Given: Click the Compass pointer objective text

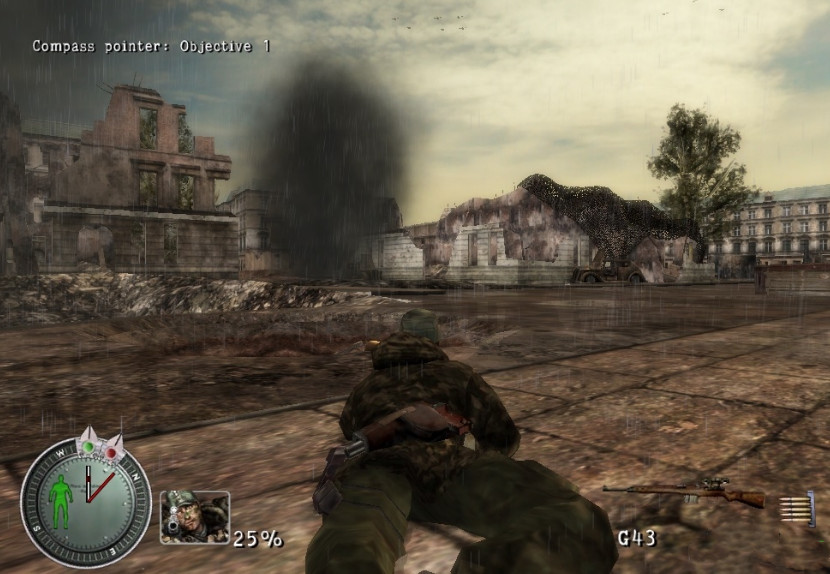Looking at the screenshot, I should click(x=151, y=46).
